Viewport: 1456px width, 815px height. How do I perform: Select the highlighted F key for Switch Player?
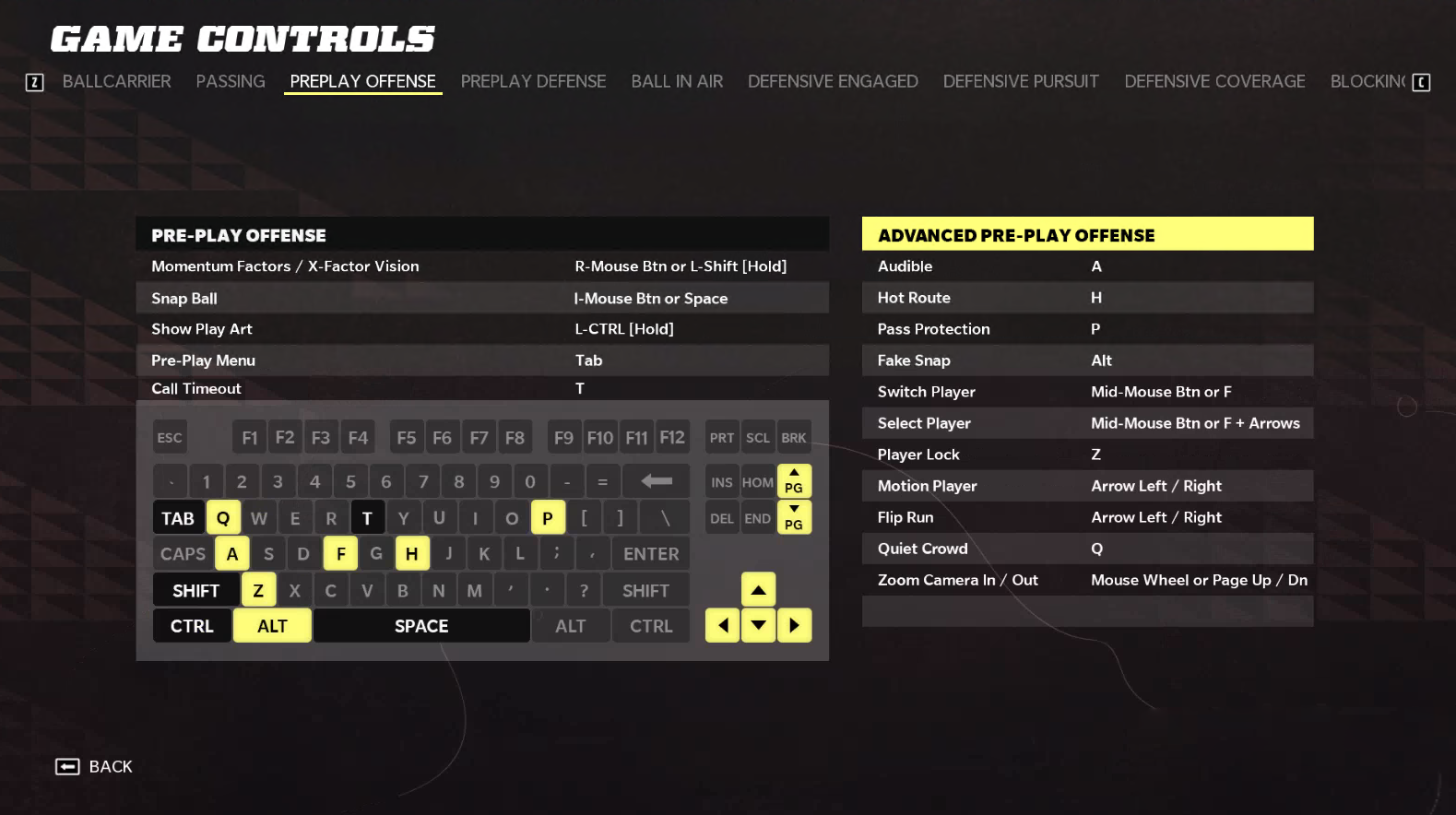point(339,553)
